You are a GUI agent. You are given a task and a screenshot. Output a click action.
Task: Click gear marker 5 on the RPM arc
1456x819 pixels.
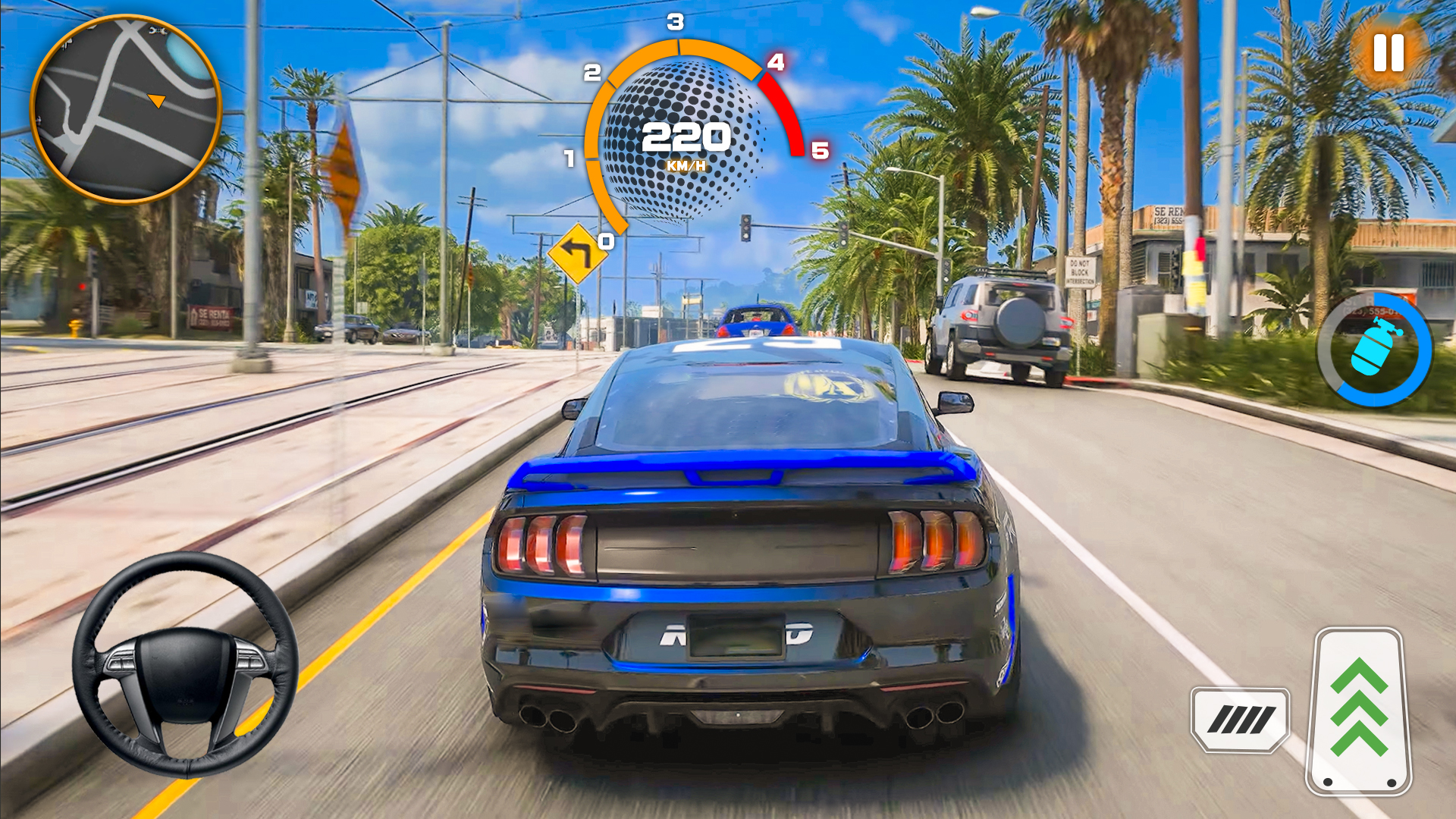click(x=820, y=149)
